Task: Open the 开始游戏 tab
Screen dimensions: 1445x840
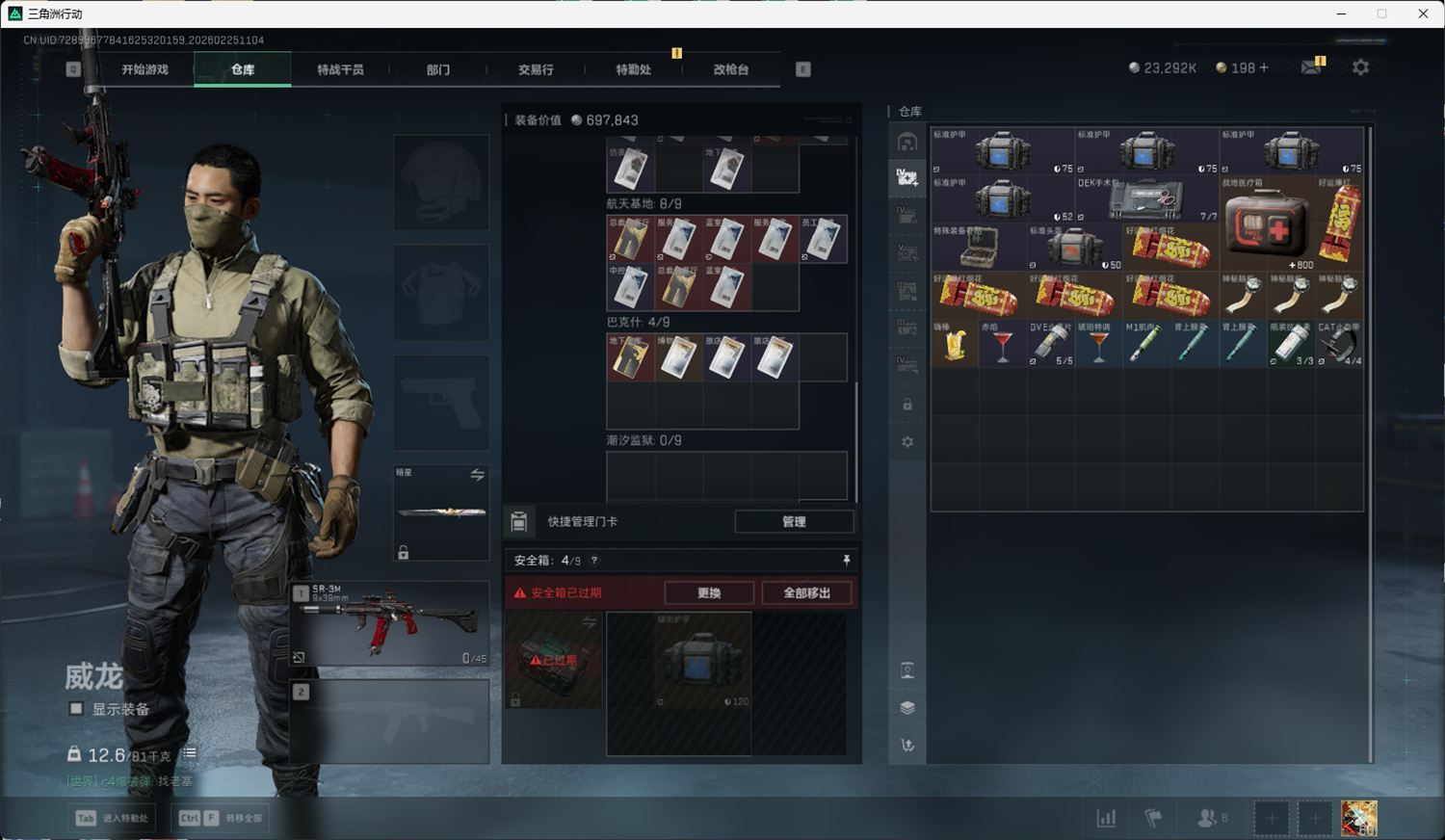Action: pos(144,69)
